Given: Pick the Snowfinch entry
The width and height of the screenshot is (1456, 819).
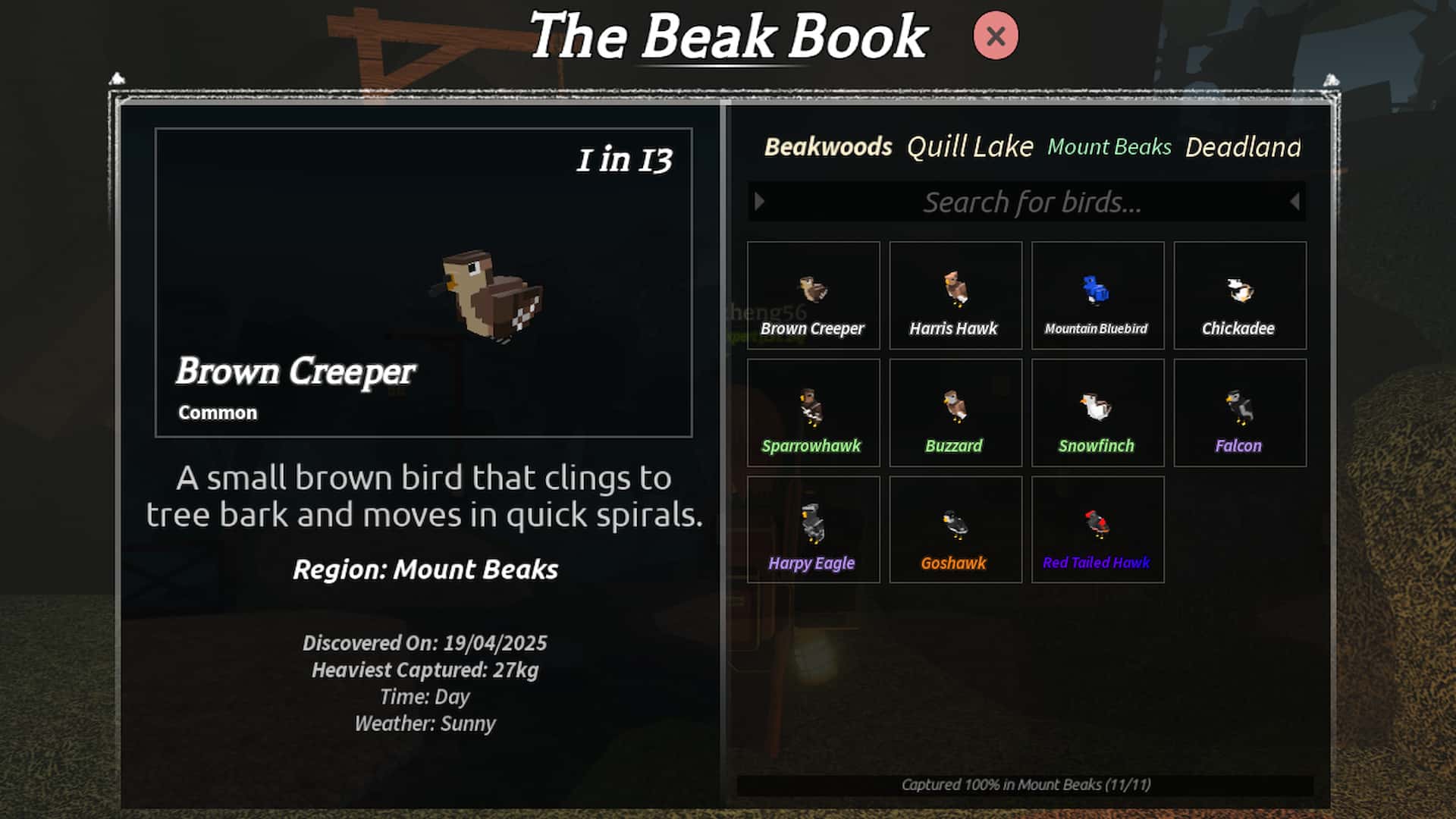Looking at the screenshot, I should (x=1097, y=413).
